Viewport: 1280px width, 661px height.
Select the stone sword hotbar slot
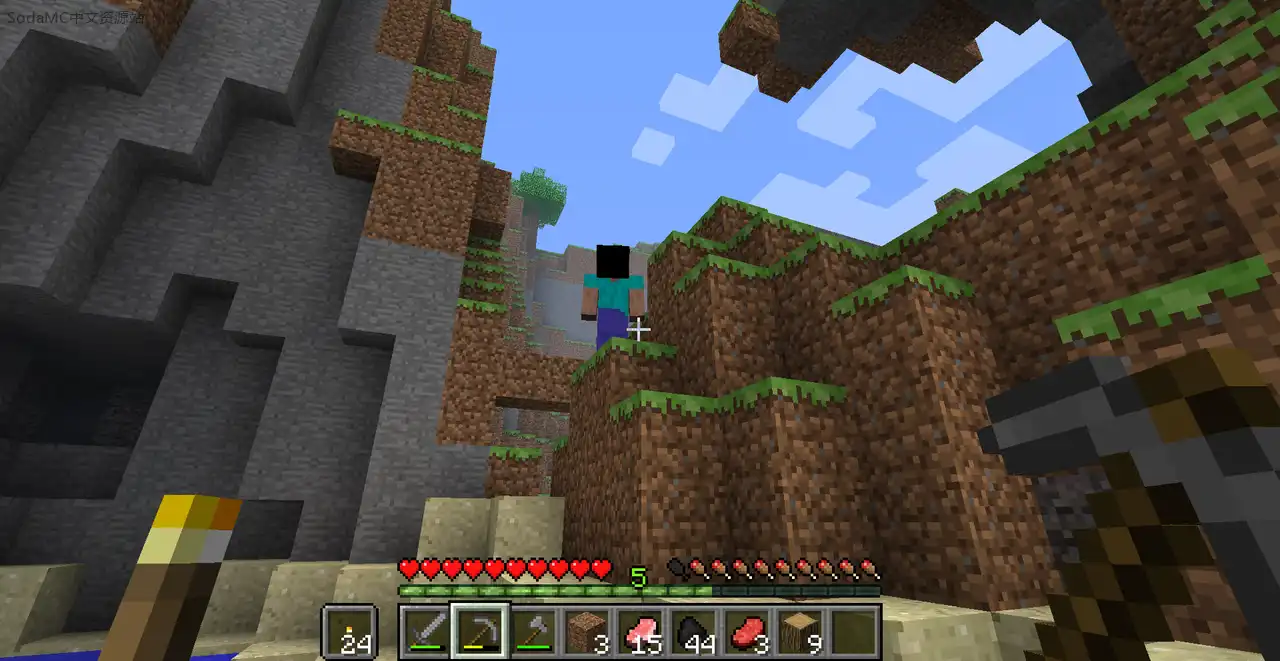pos(427,631)
